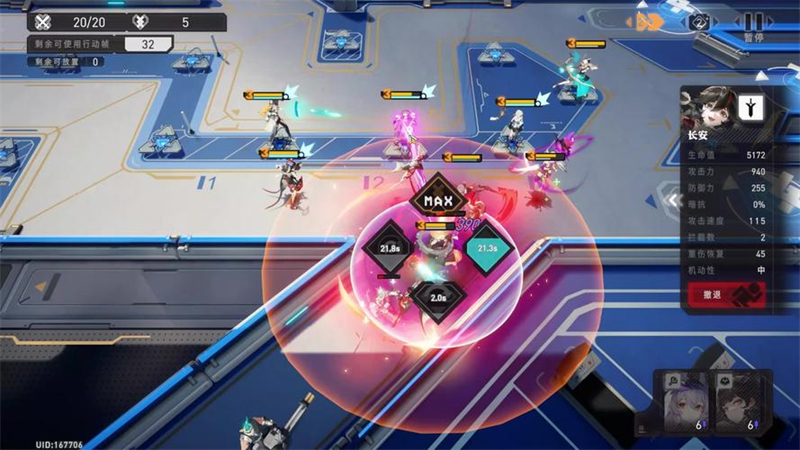800x450 pixels.
Task: Click 长安's portrait in the info panel
Action: tap(711, 108)
